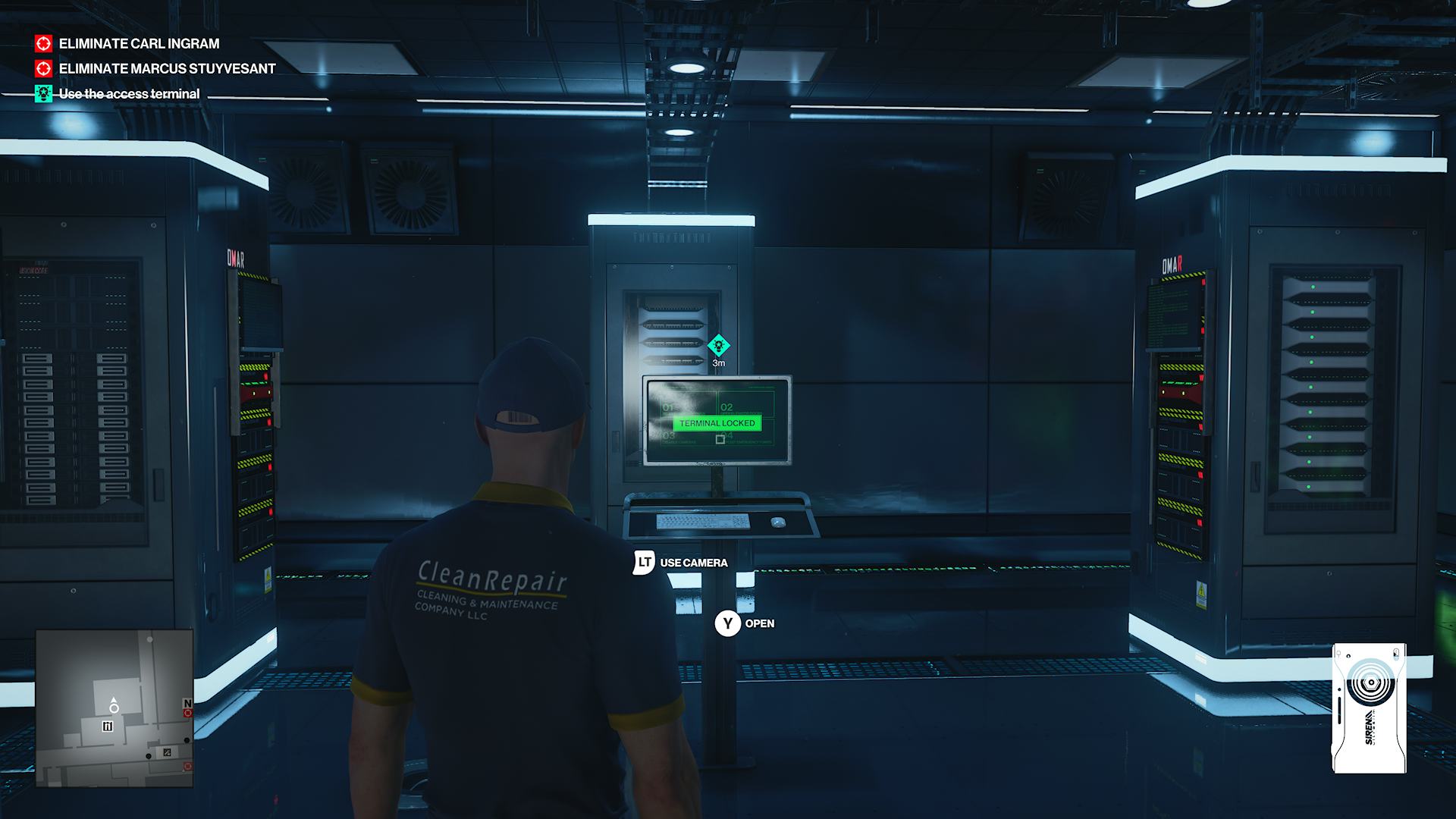1456x819 pixels.
Task: Click the small checkbox square beside option 04
Action: [720, 440]
